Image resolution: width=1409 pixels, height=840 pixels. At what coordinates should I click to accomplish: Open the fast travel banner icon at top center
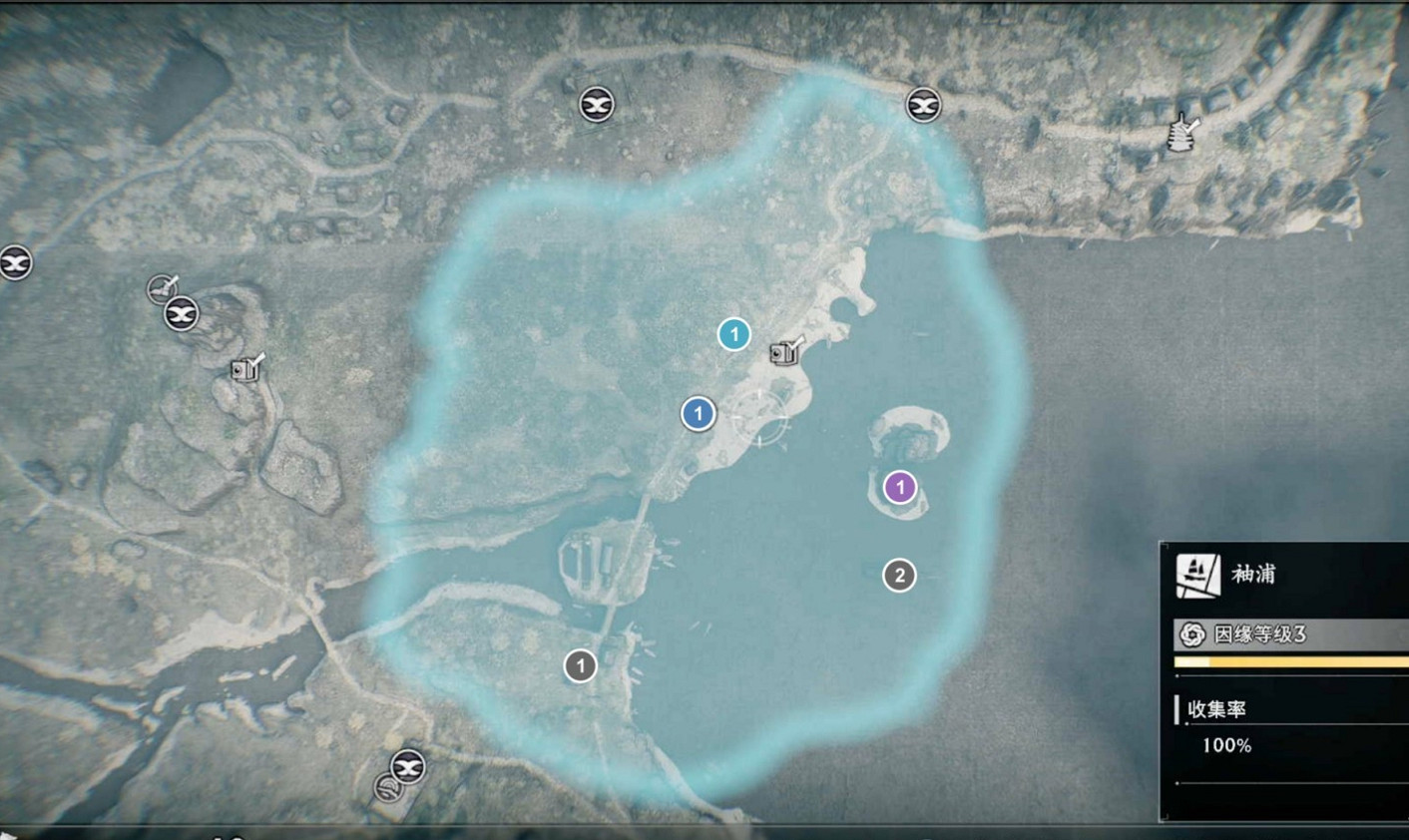point(596,104)
